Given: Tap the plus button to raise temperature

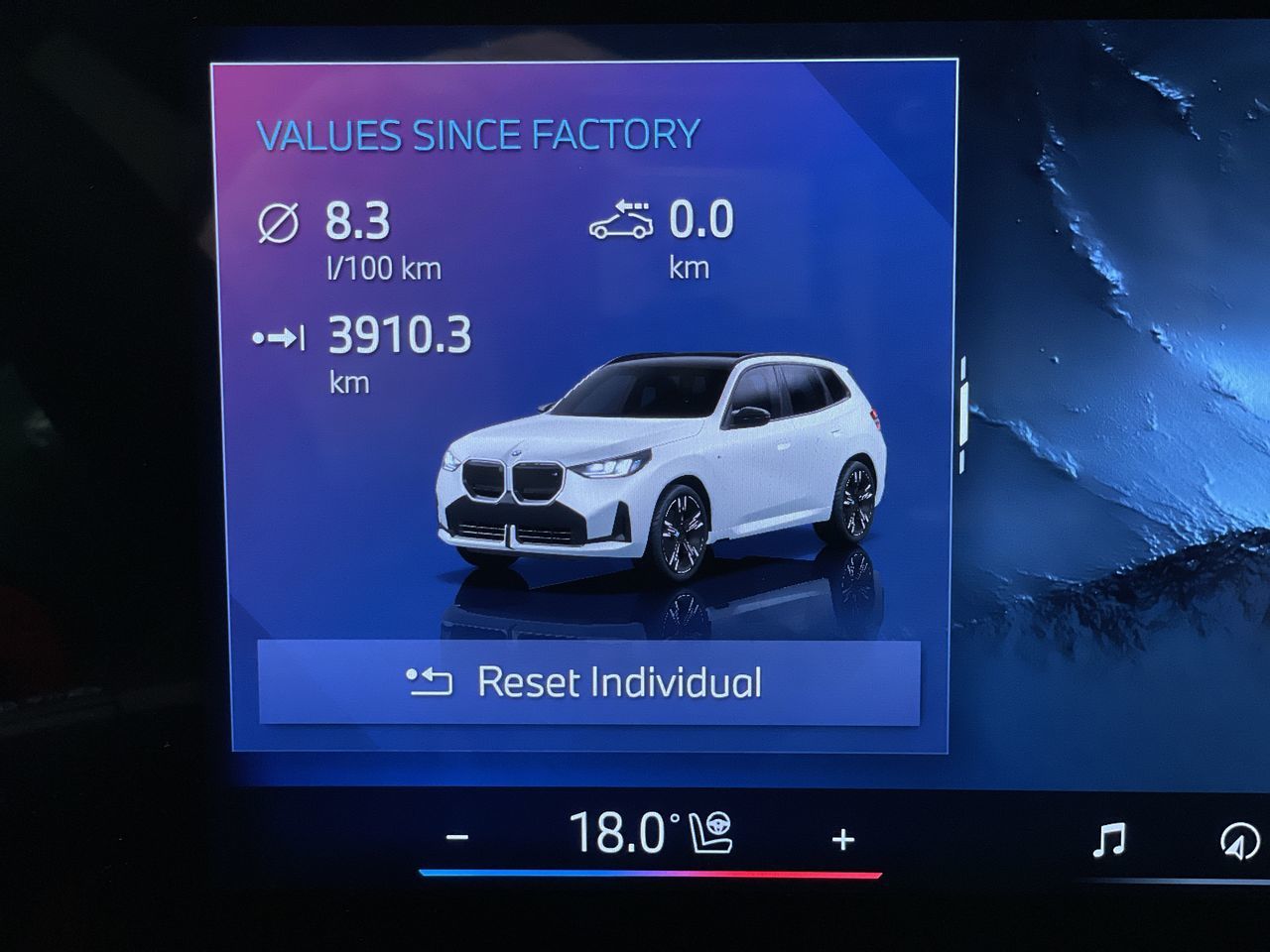Looking at the screenshot, I should point(842,839).
